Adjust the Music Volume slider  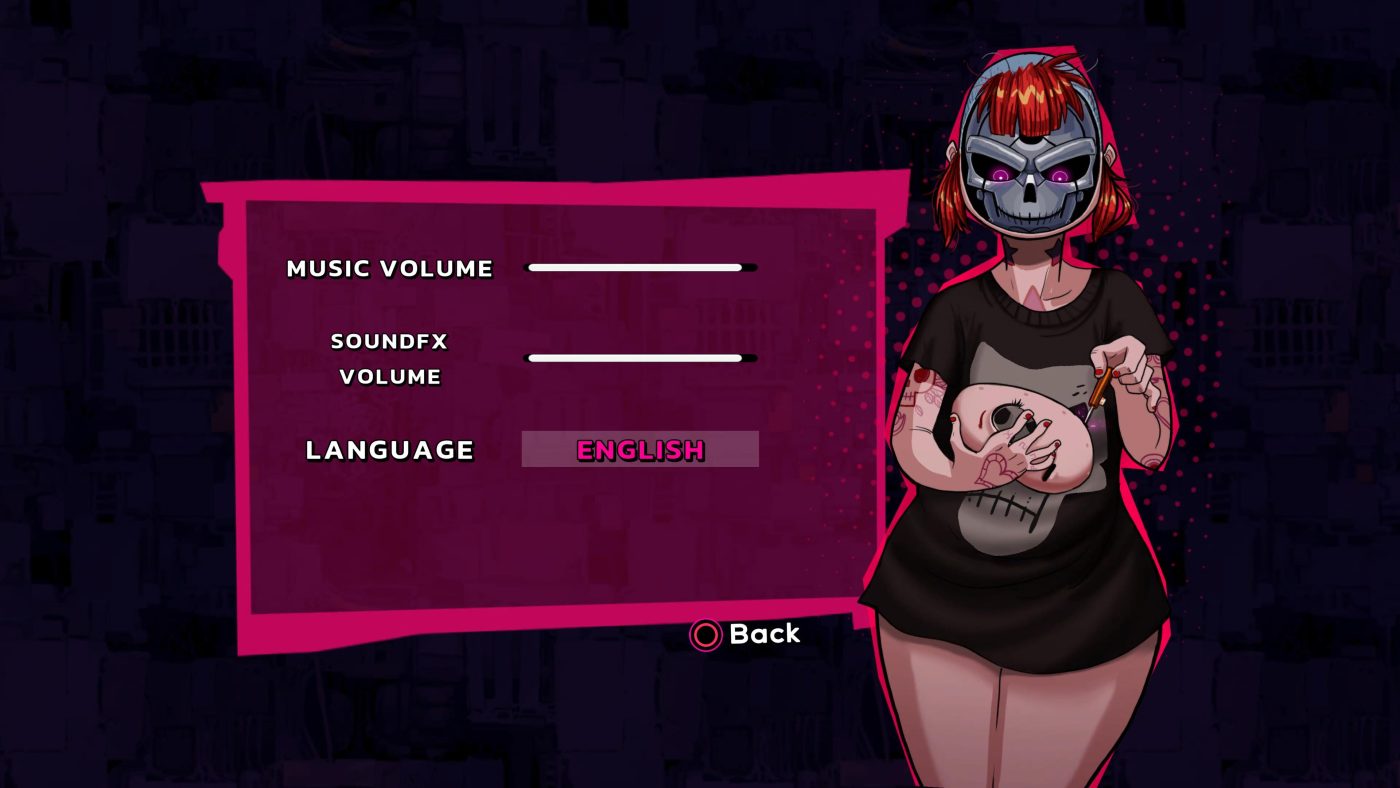tap(640, 268)
